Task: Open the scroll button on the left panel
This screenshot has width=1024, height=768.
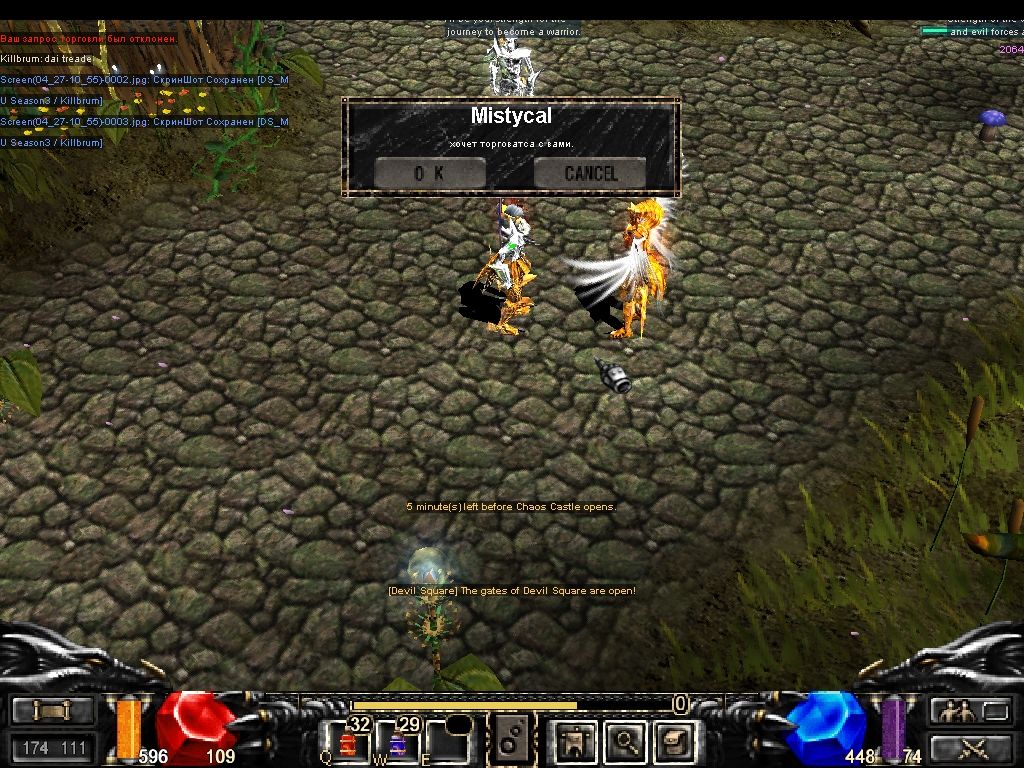Action: click(52, 711)
